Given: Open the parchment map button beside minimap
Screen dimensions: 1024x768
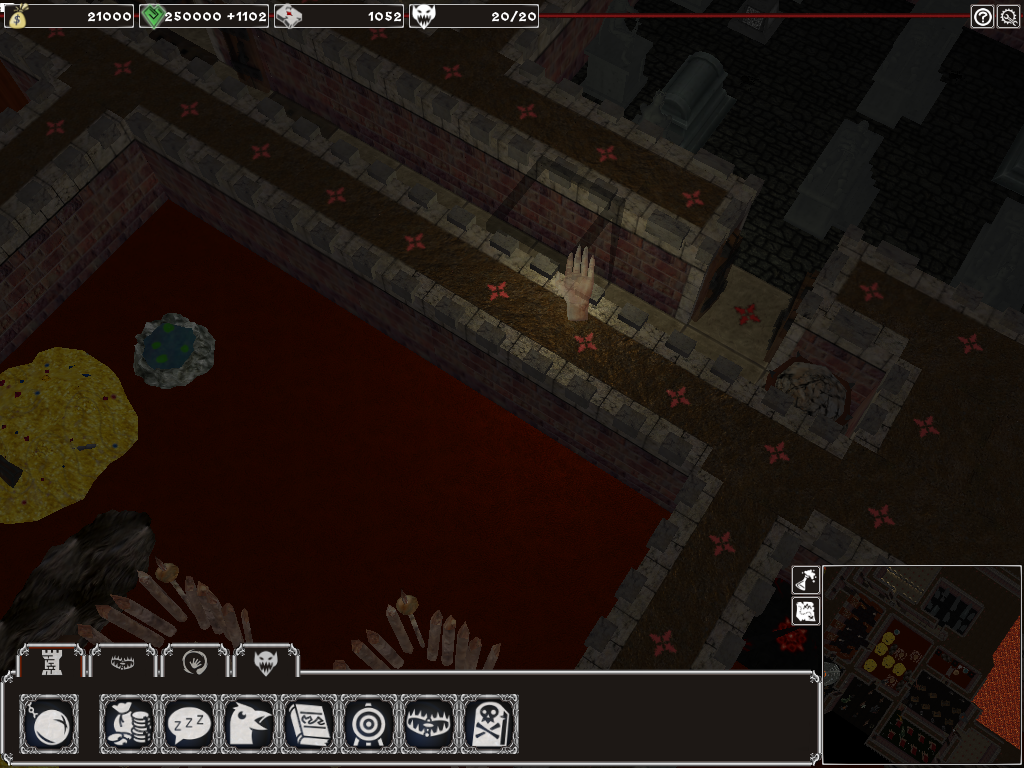Looking at the screenshot, I should point(806,611).
